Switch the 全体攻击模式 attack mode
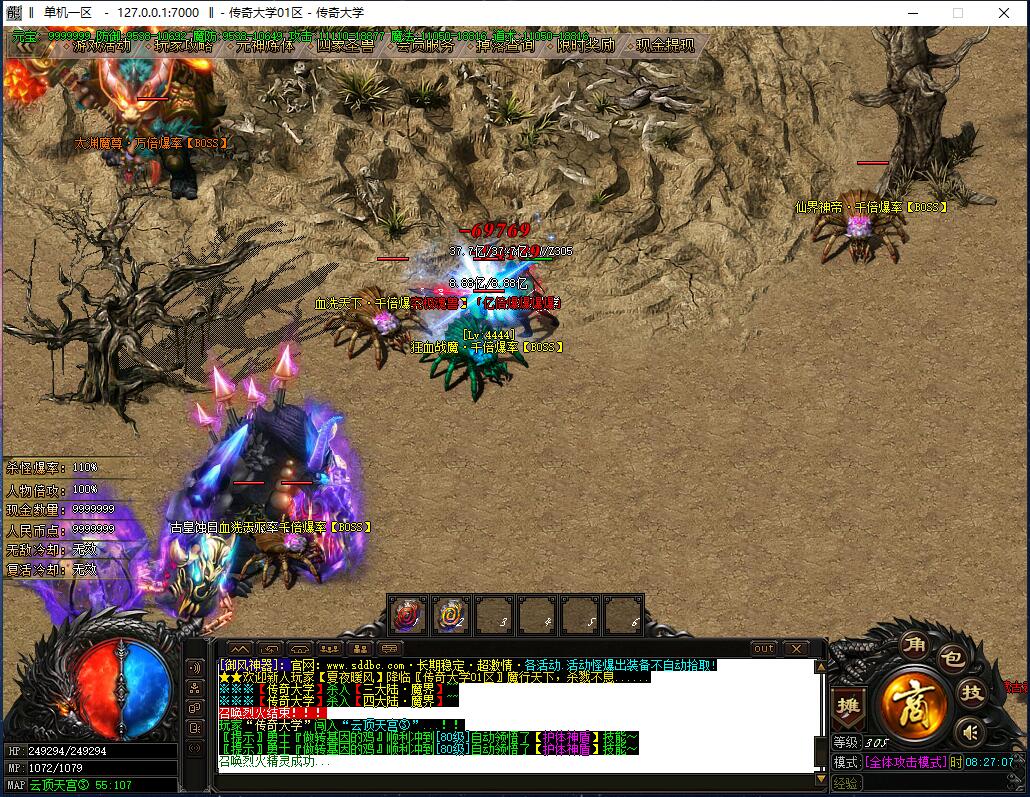Viewport: 1030px width, 797px height. [905, 762]
